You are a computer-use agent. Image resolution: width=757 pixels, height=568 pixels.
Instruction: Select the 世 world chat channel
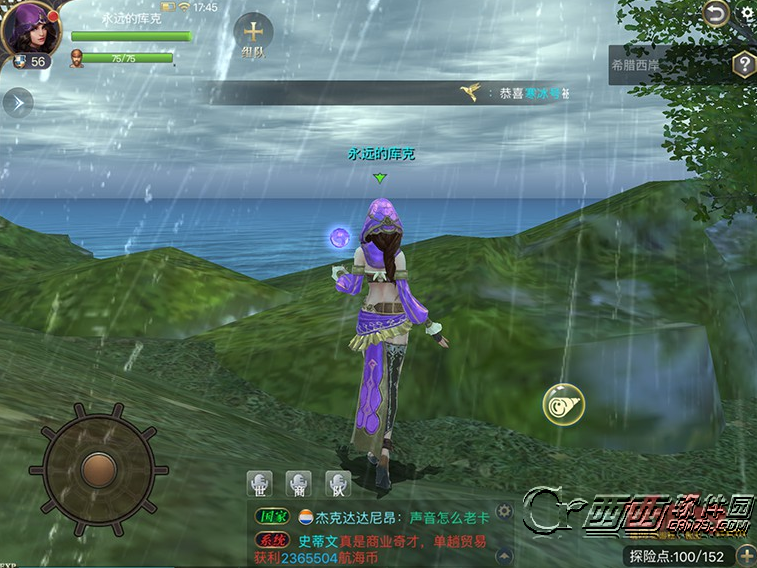click(260, 482)
